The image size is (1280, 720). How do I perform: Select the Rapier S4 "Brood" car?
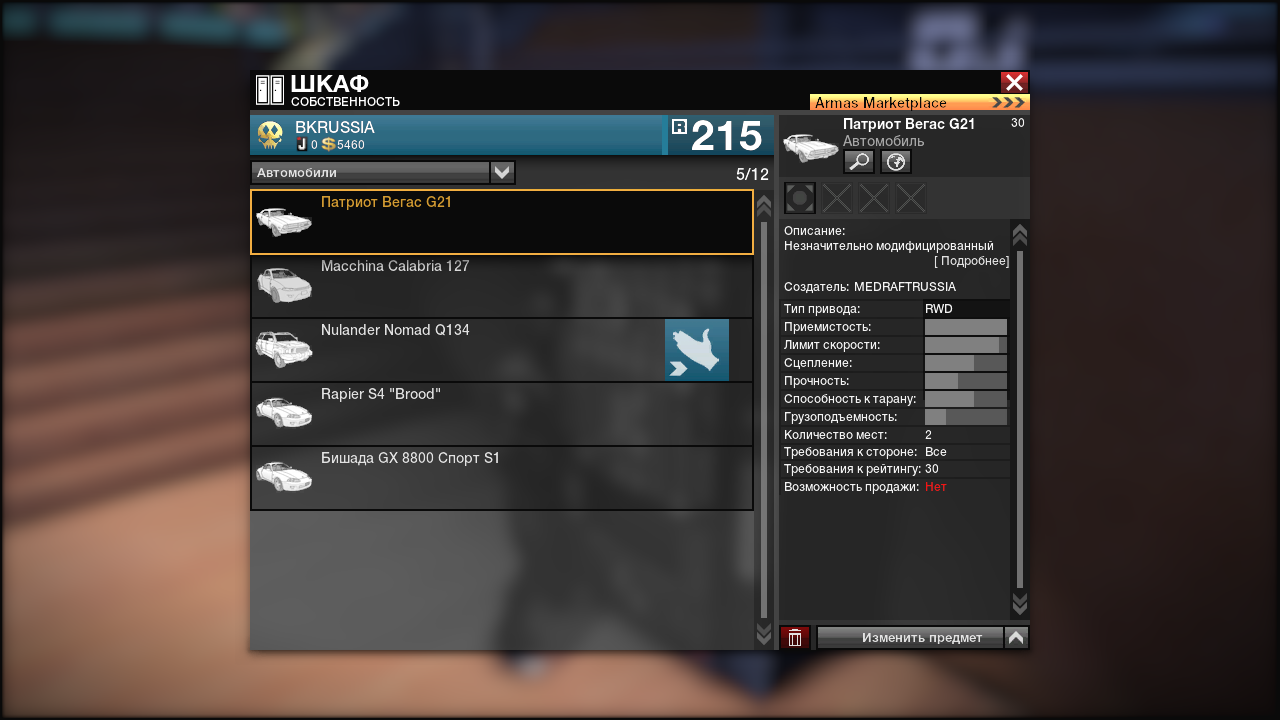pos(501,414)
